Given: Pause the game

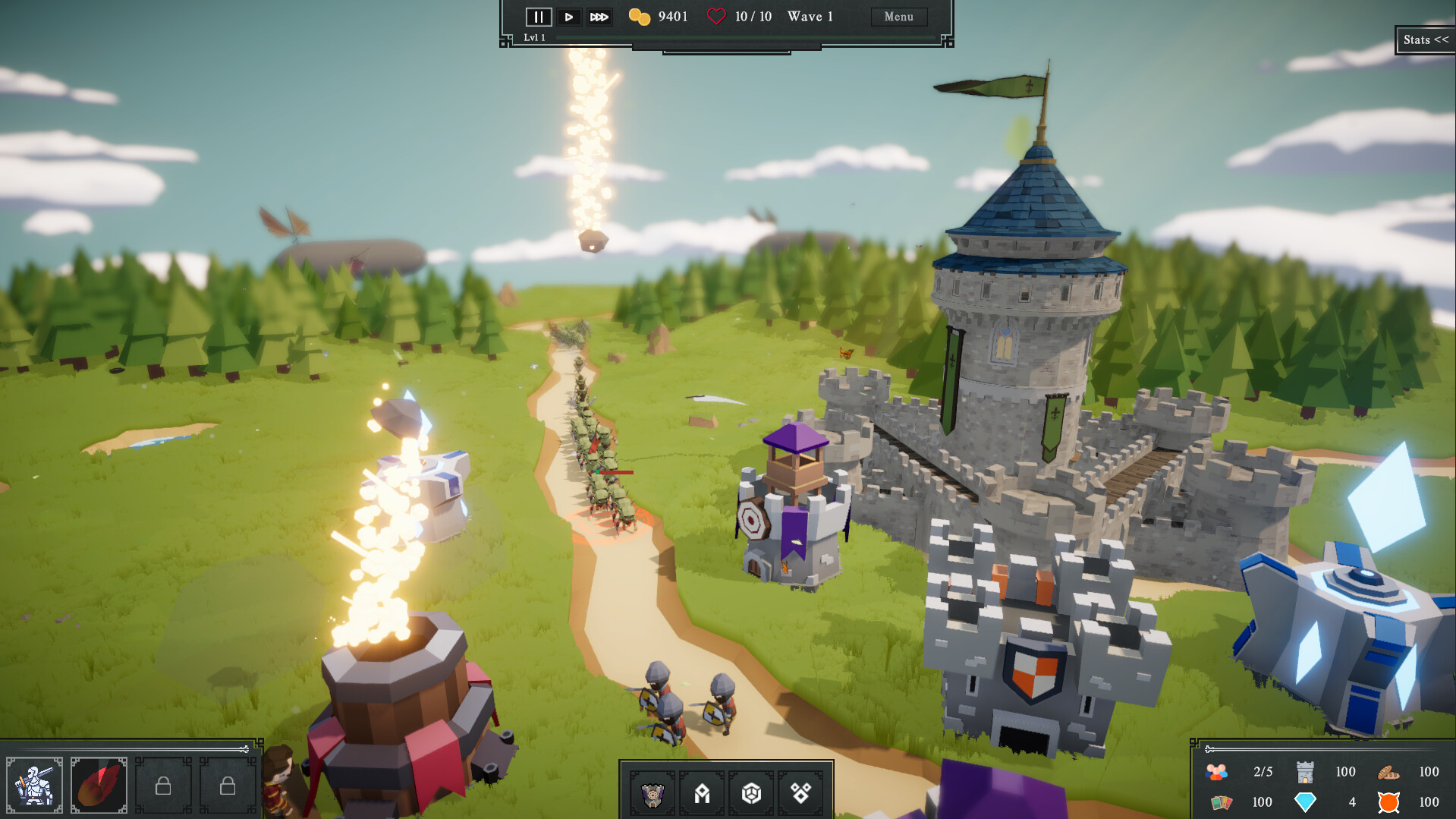Looking at the screenshot, I should 538,17.
